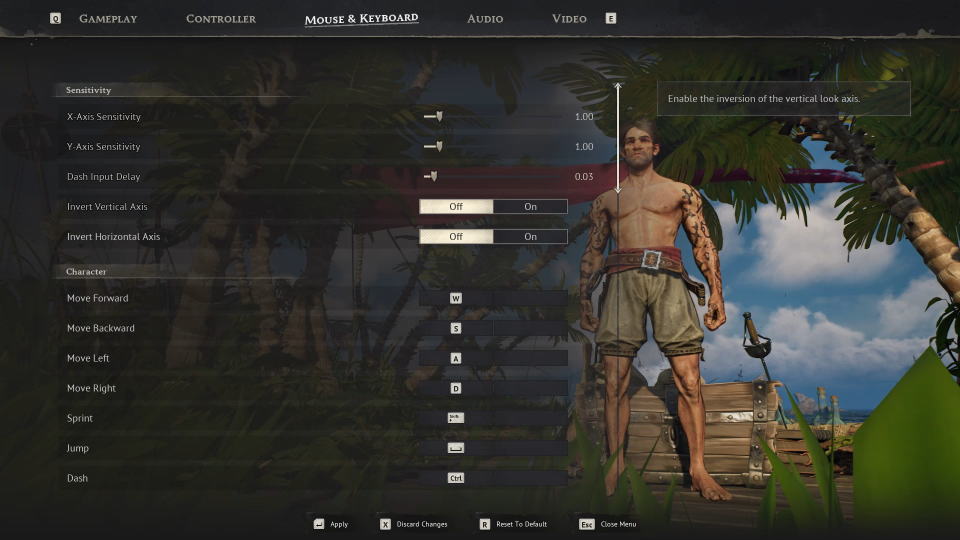Select the Mouse & Keyboard tab
The width and height of the screenshot is (960, 540).
(361, 19)
